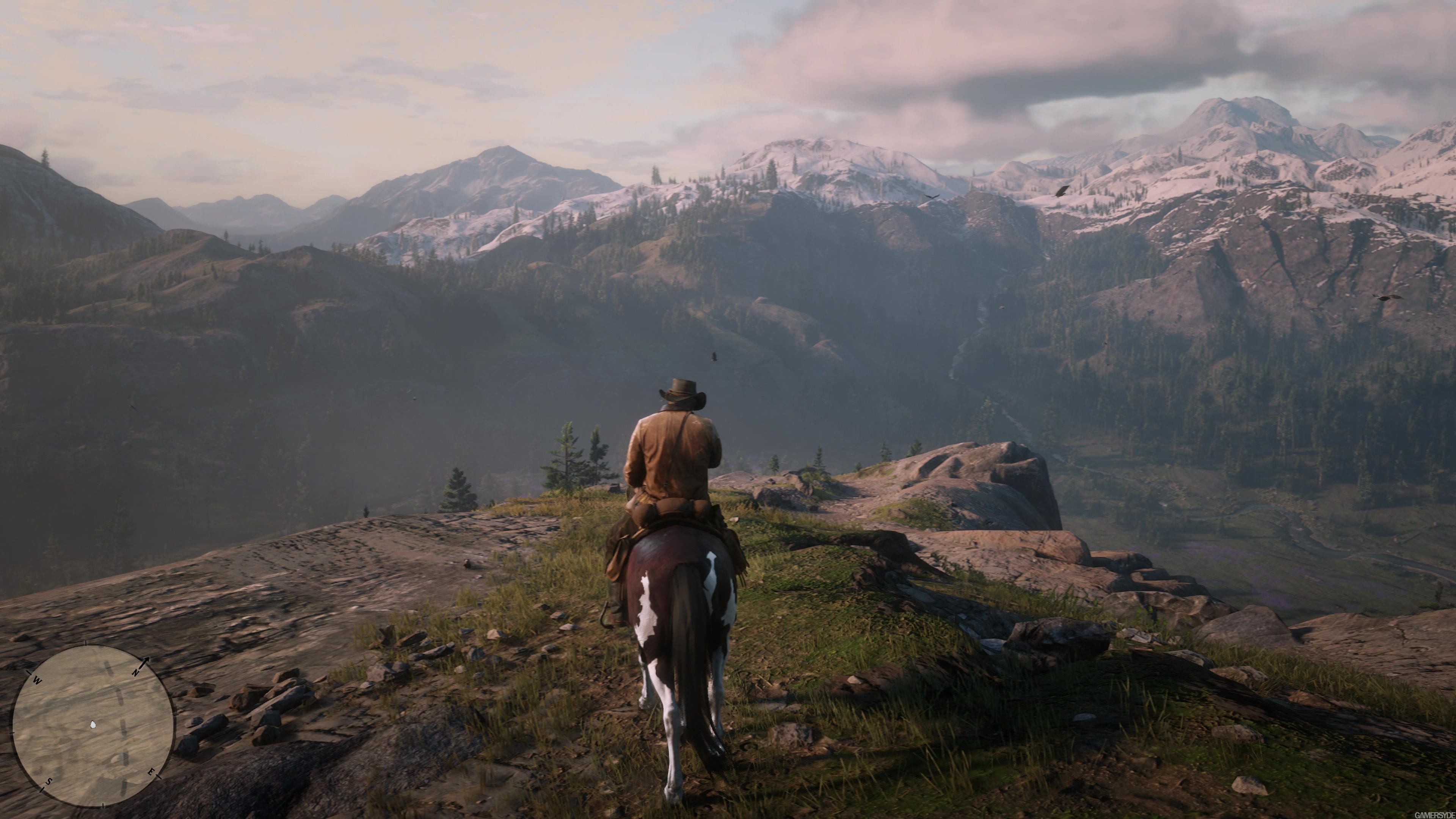
Task: Click the tick mark below the compass S
Action: tap(43, 790)
